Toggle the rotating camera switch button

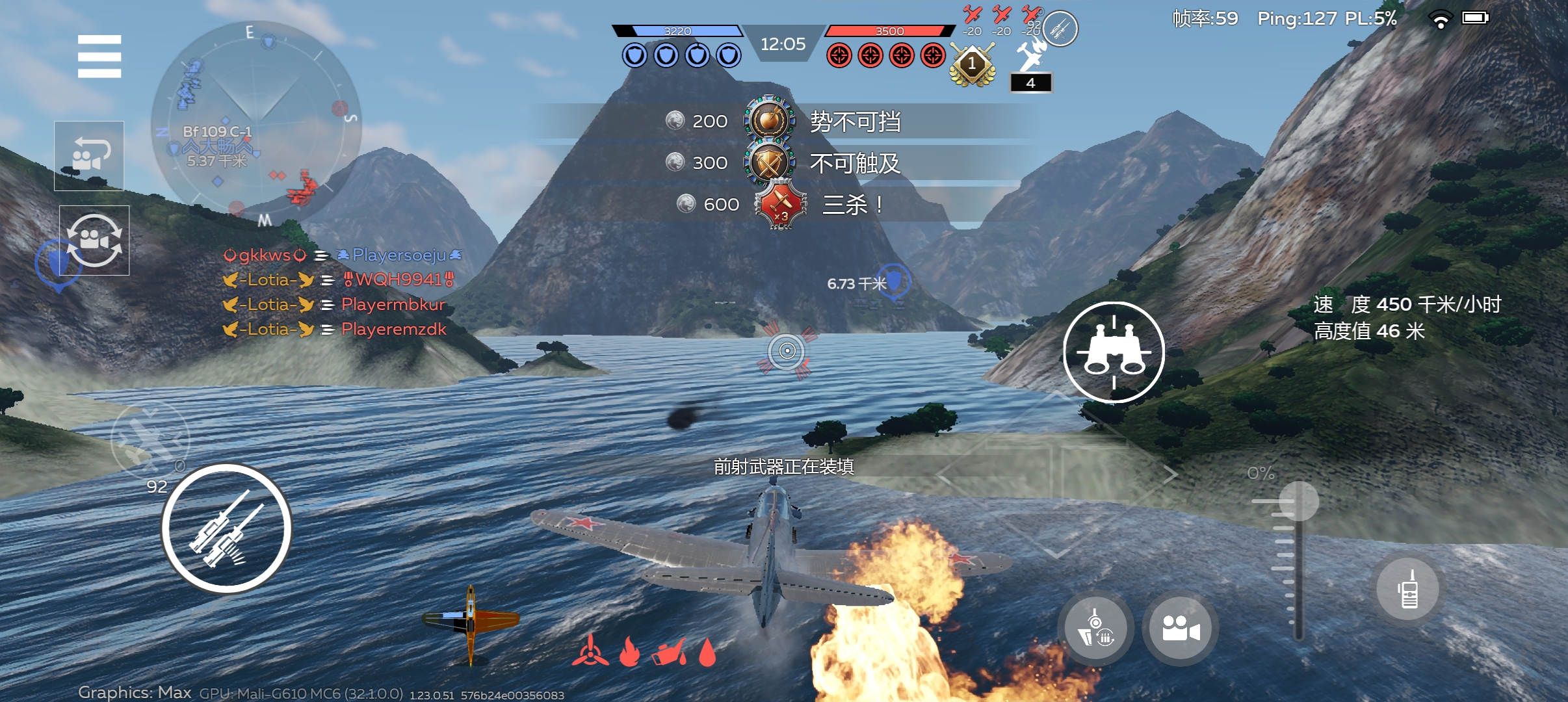94,240
